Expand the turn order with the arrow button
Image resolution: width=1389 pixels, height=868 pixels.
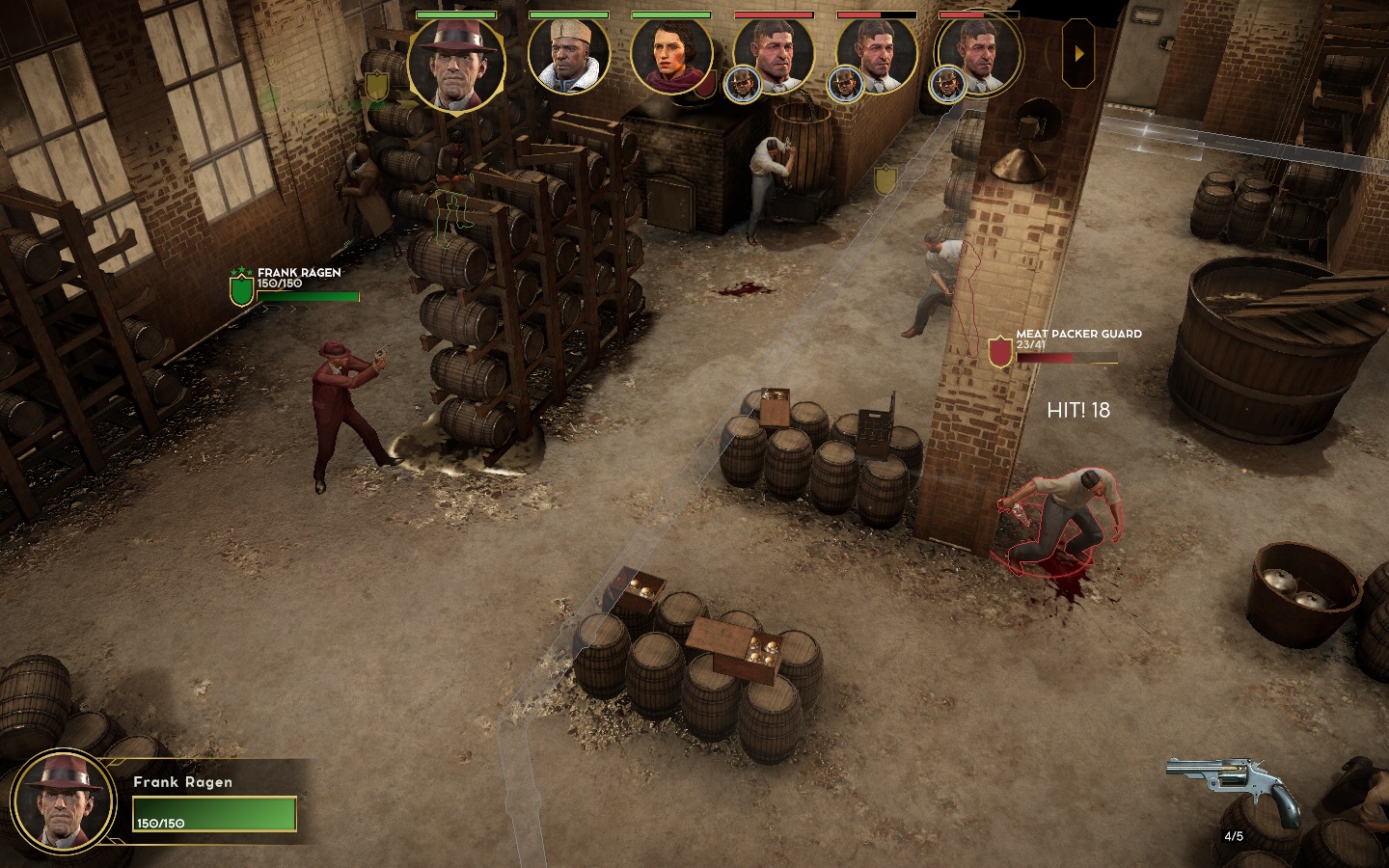click(1078, 54)
